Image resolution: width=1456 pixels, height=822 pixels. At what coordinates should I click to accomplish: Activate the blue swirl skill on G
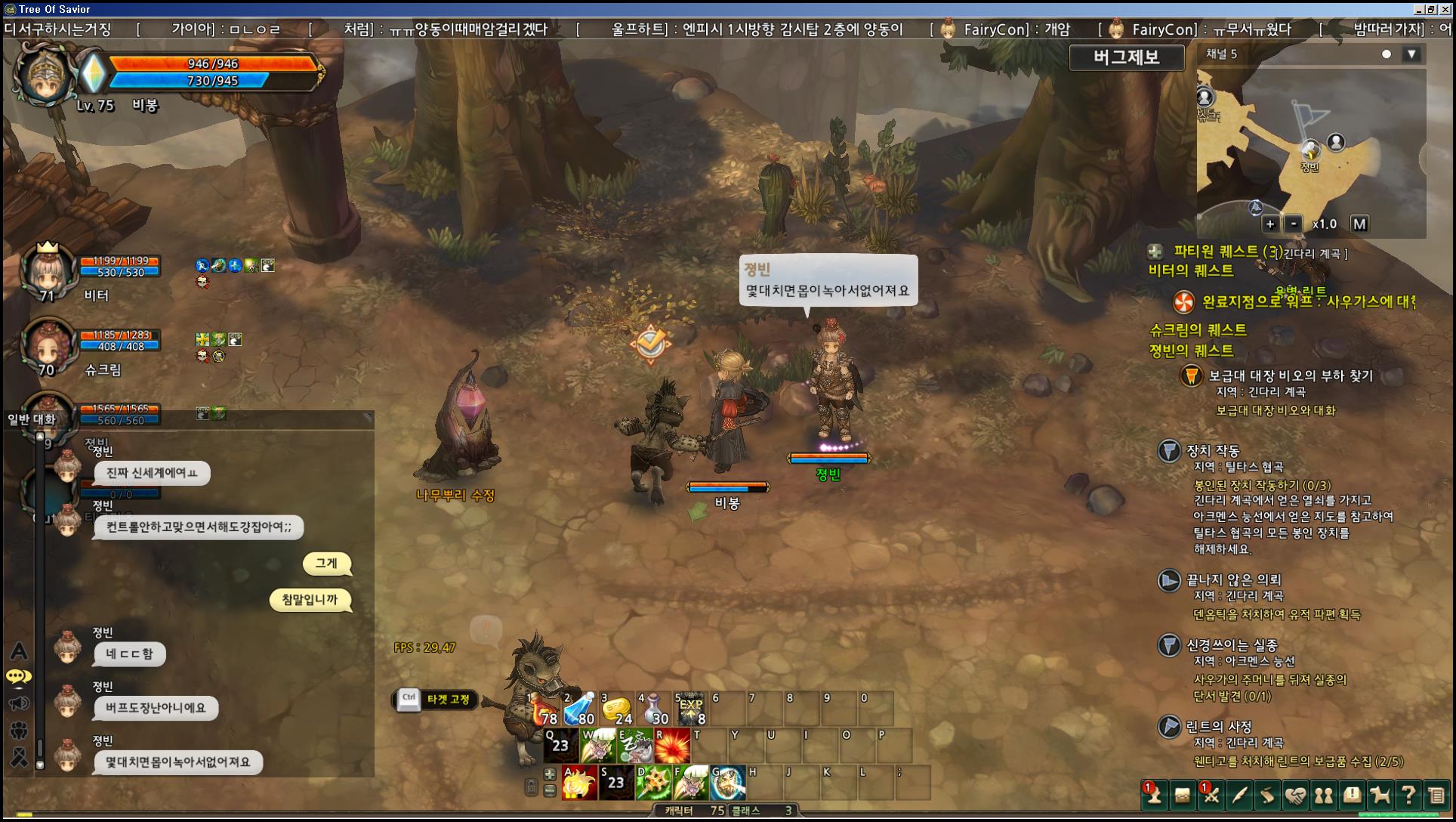pyautogui.click(x=728, y=783)
